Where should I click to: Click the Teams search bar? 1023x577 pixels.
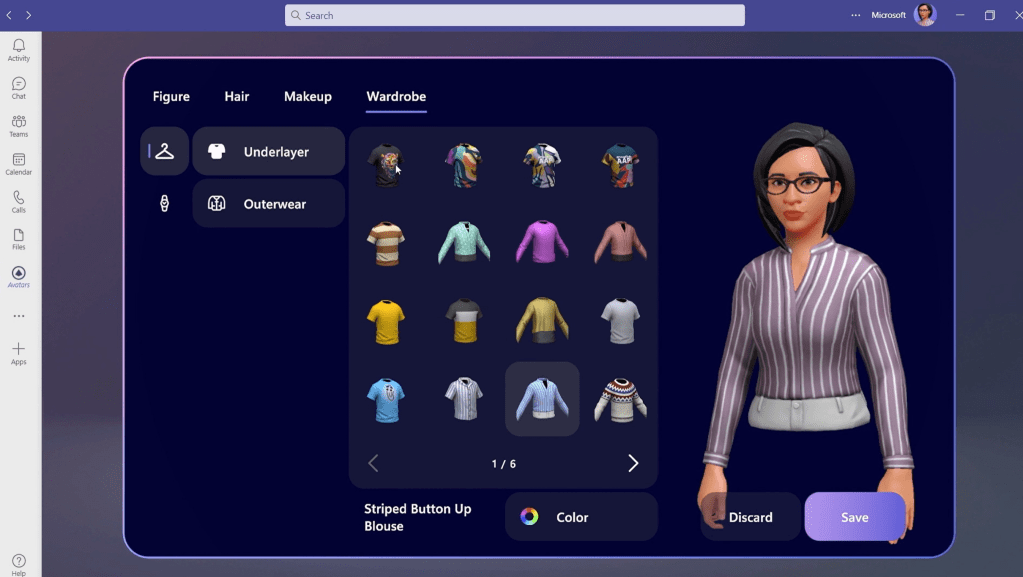[515, 15]
